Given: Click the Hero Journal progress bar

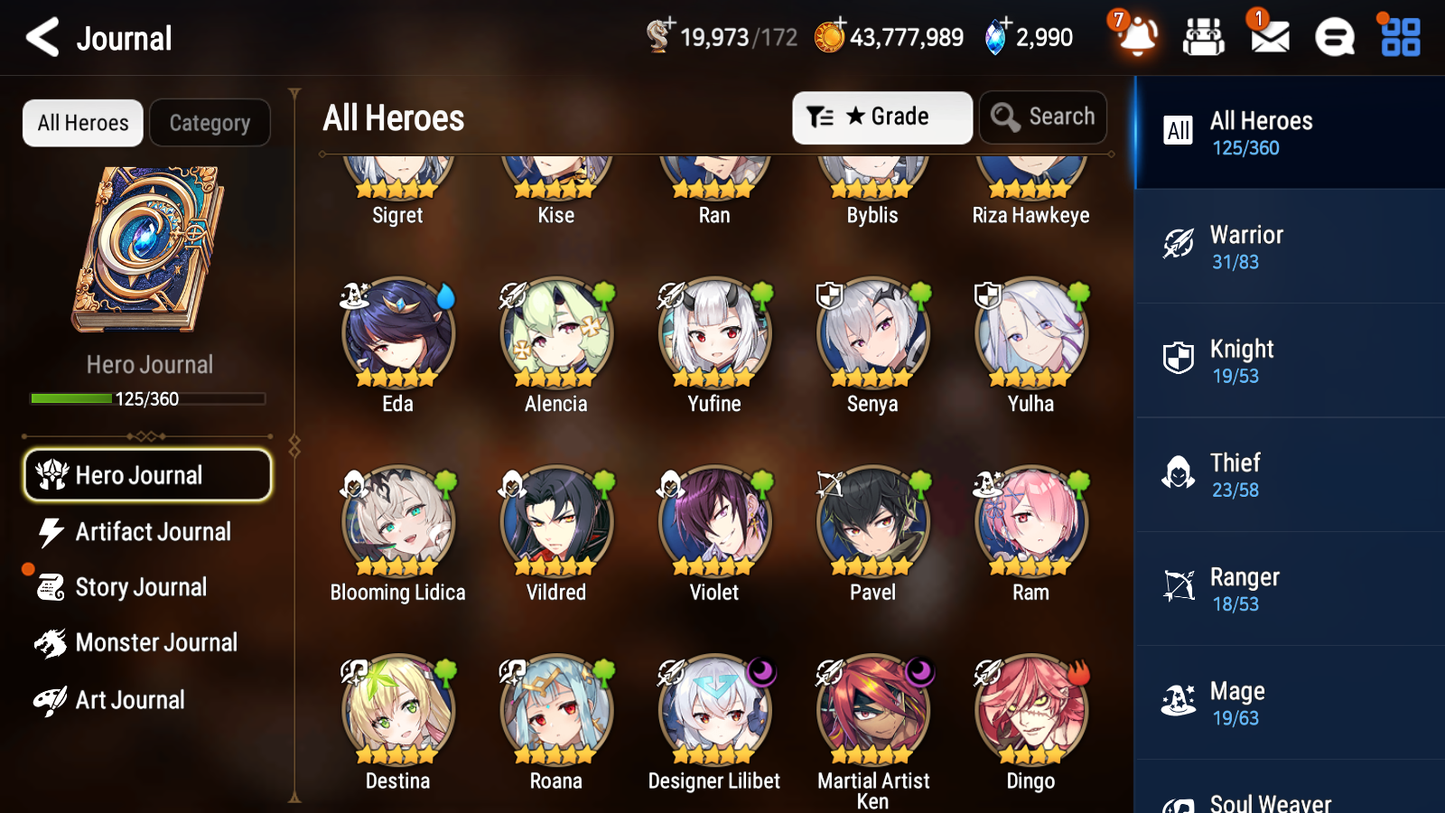Looking at the screenshot, I should tap(148, 398).
